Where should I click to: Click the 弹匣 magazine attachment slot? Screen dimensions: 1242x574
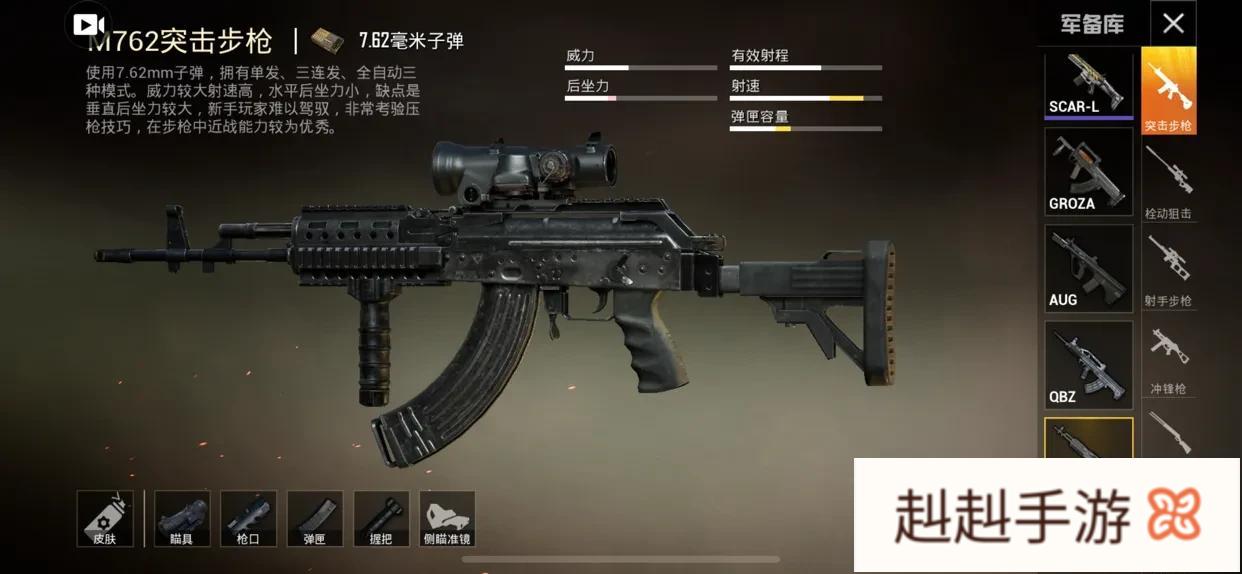[314, 518]
